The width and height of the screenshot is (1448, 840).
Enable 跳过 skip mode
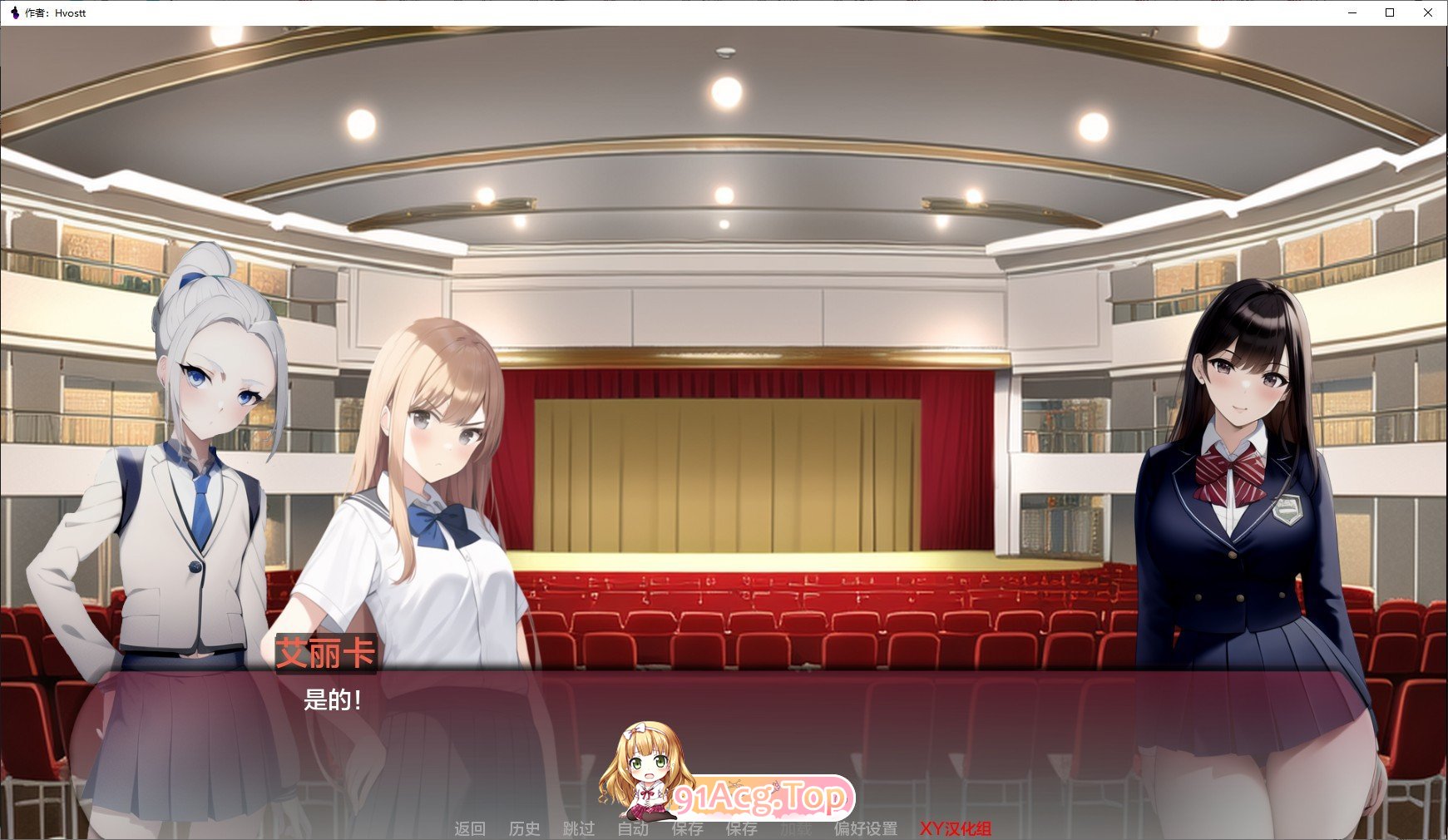[x=580, y=829]
